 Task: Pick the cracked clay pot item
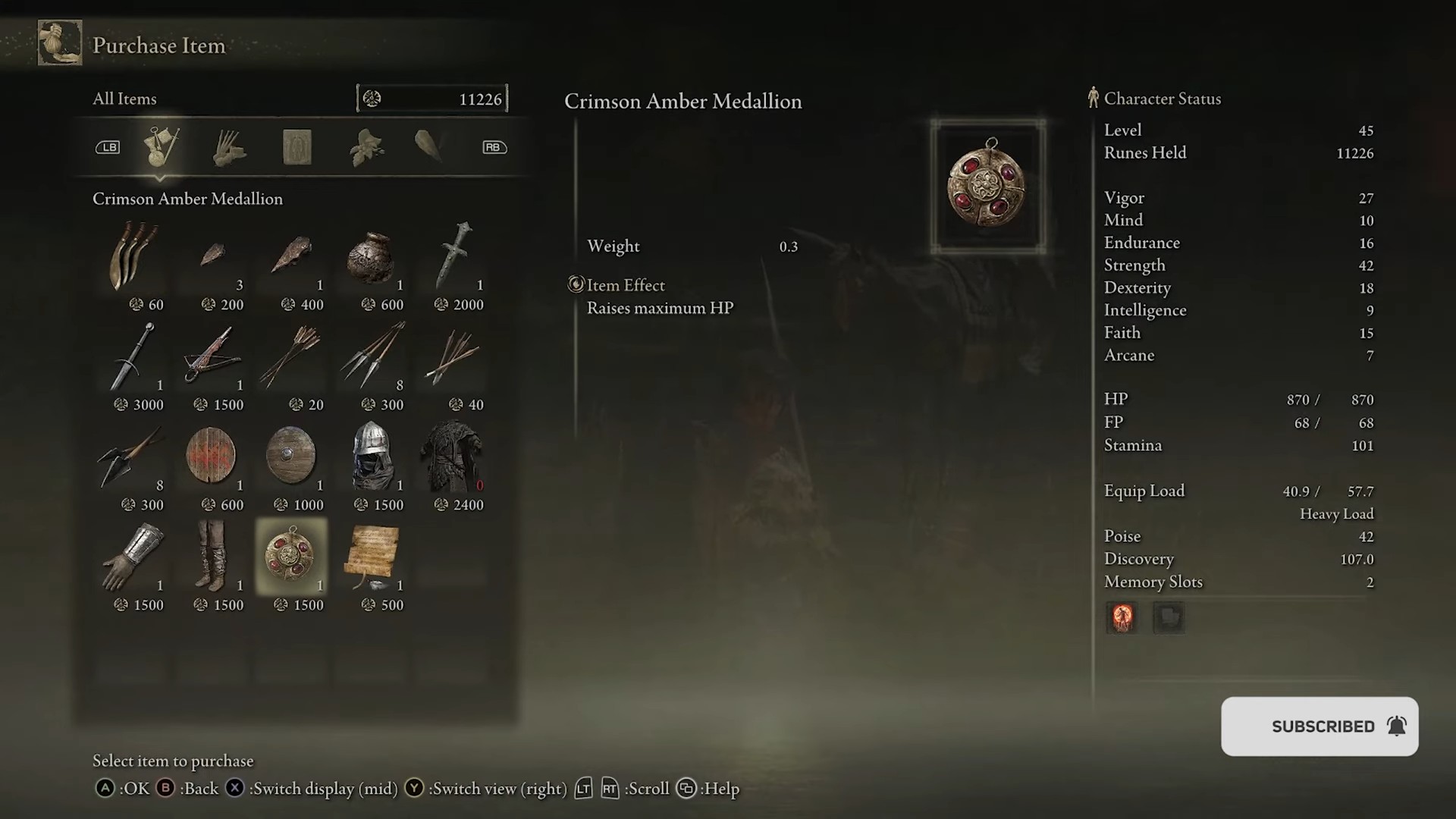pos(371,257)
